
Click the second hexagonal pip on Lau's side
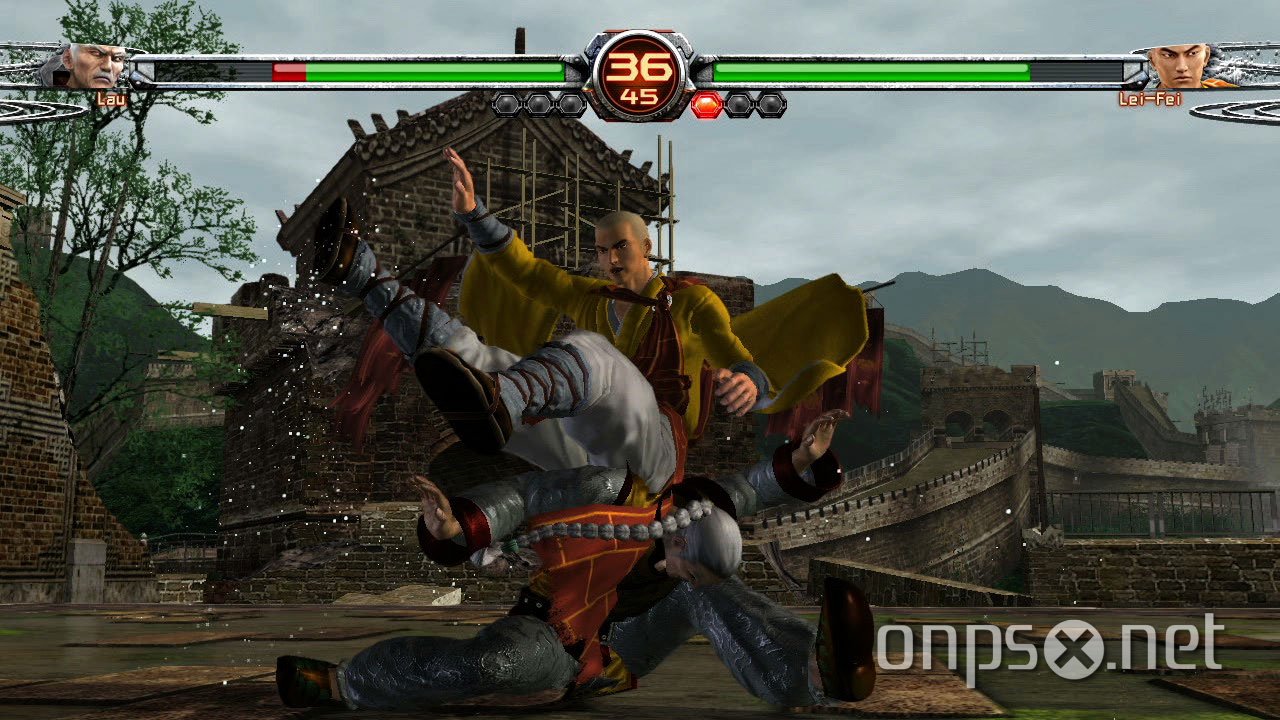538,104
